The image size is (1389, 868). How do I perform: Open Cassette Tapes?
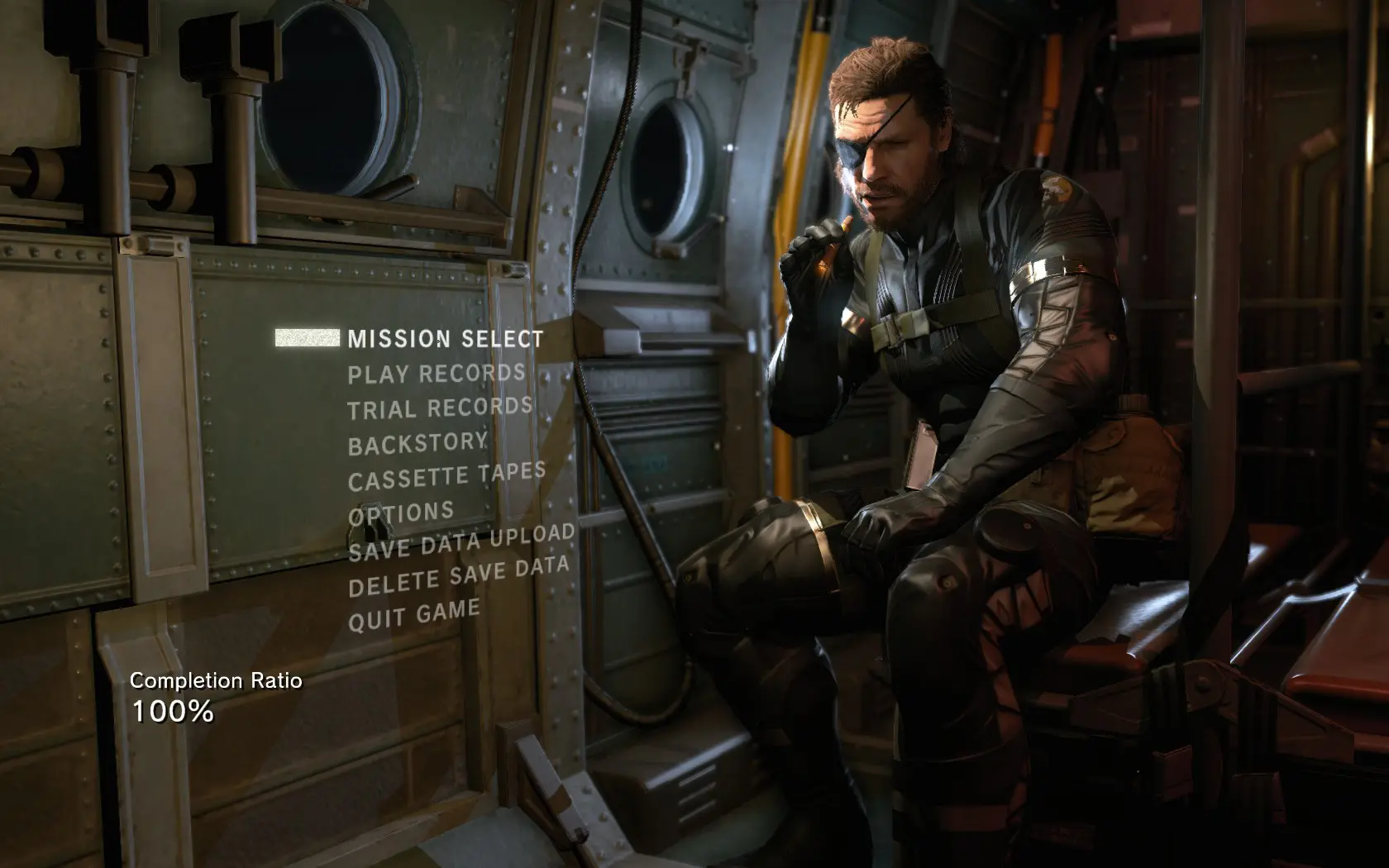click(x=446, y=476)
